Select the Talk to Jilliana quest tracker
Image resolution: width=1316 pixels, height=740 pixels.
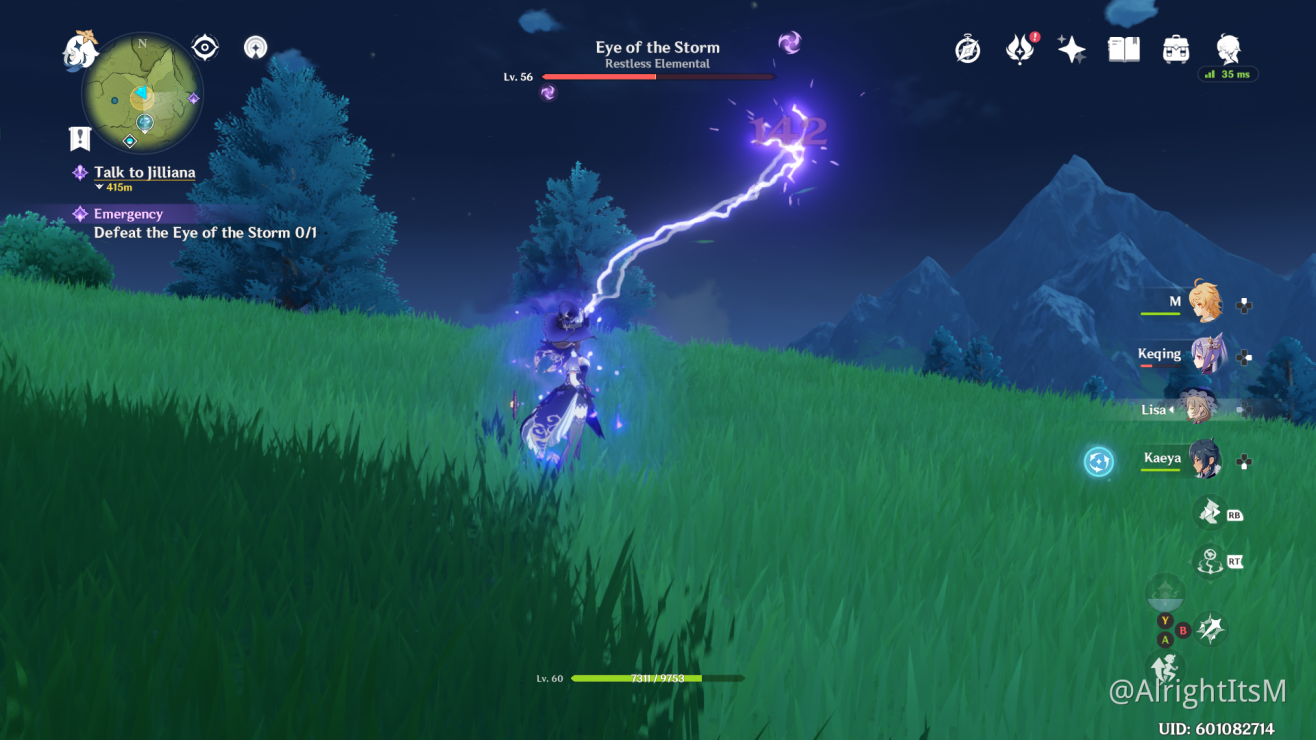coord(144,173)
